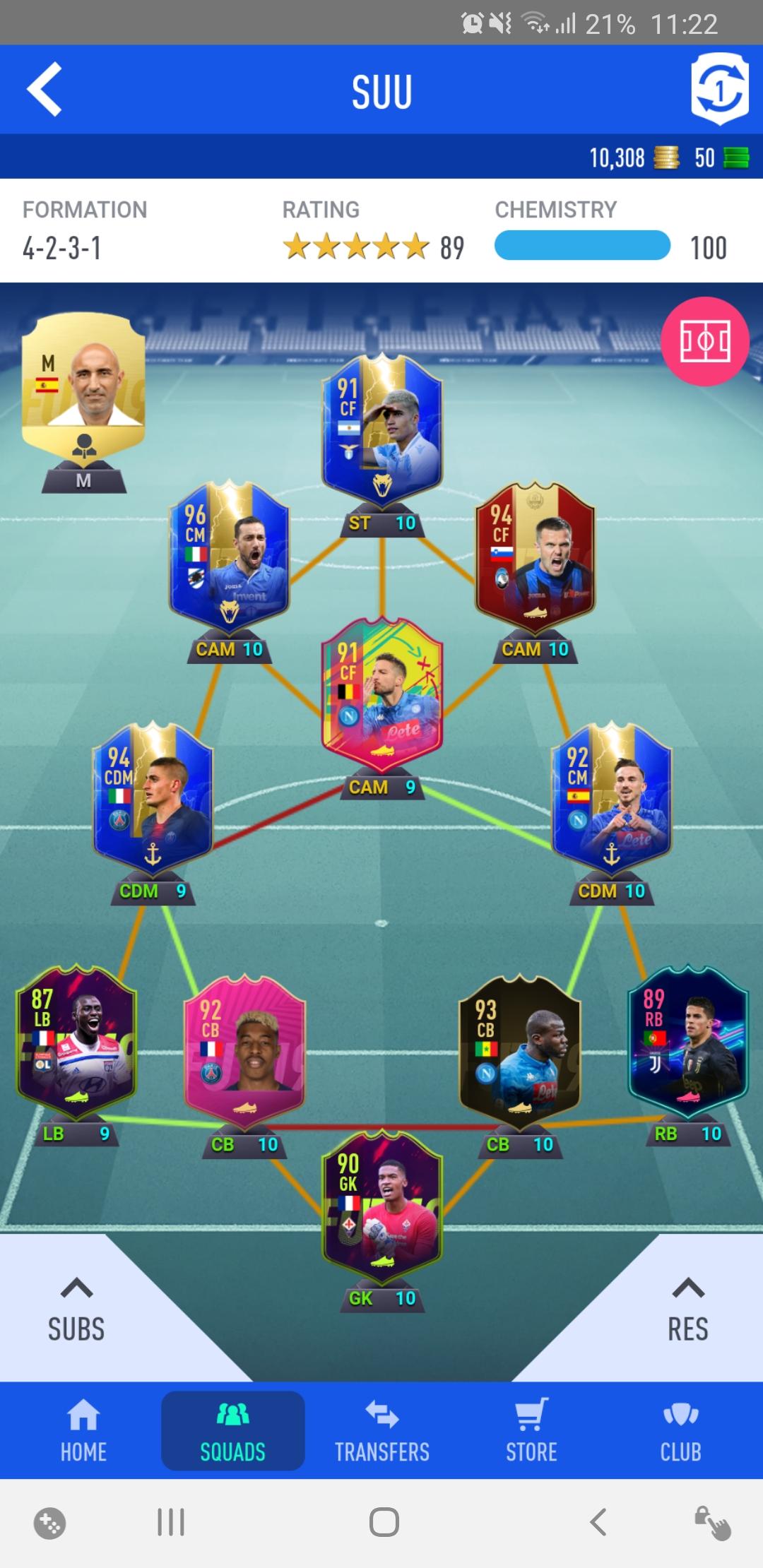Switch to the Home tab

tap(83, 1431)
